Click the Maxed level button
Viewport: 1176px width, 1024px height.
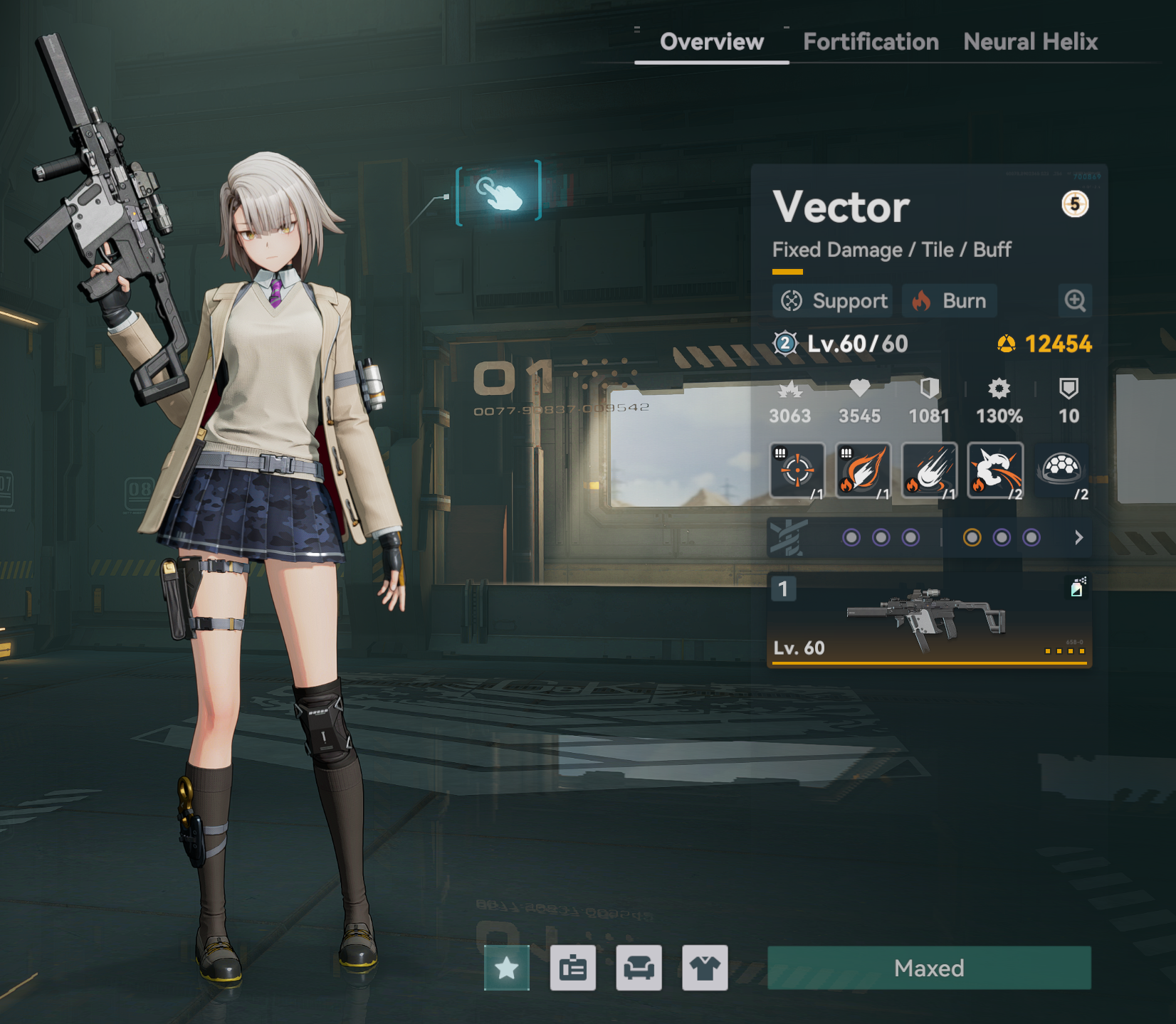pos(929,968)
